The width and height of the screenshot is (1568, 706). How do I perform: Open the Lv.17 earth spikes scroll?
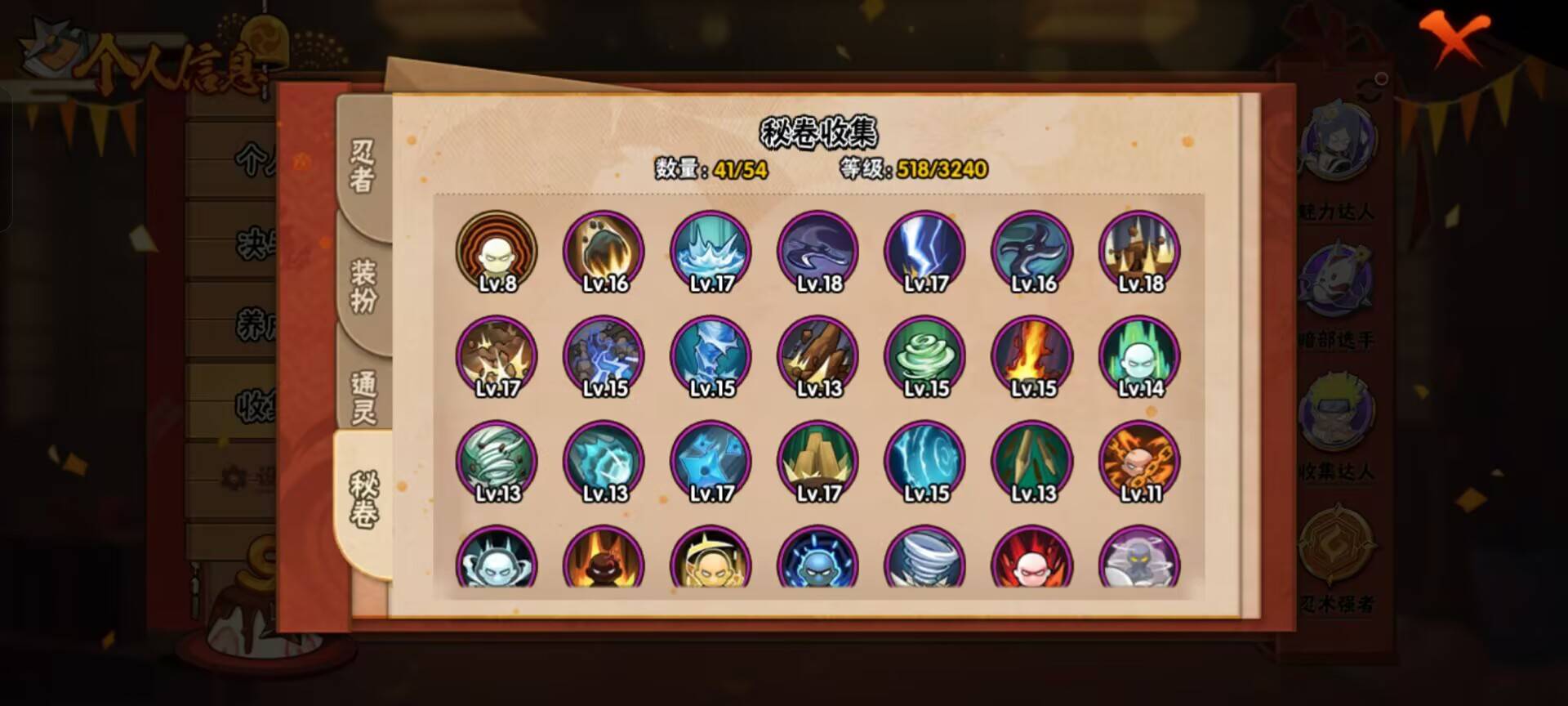click(817, 462)
